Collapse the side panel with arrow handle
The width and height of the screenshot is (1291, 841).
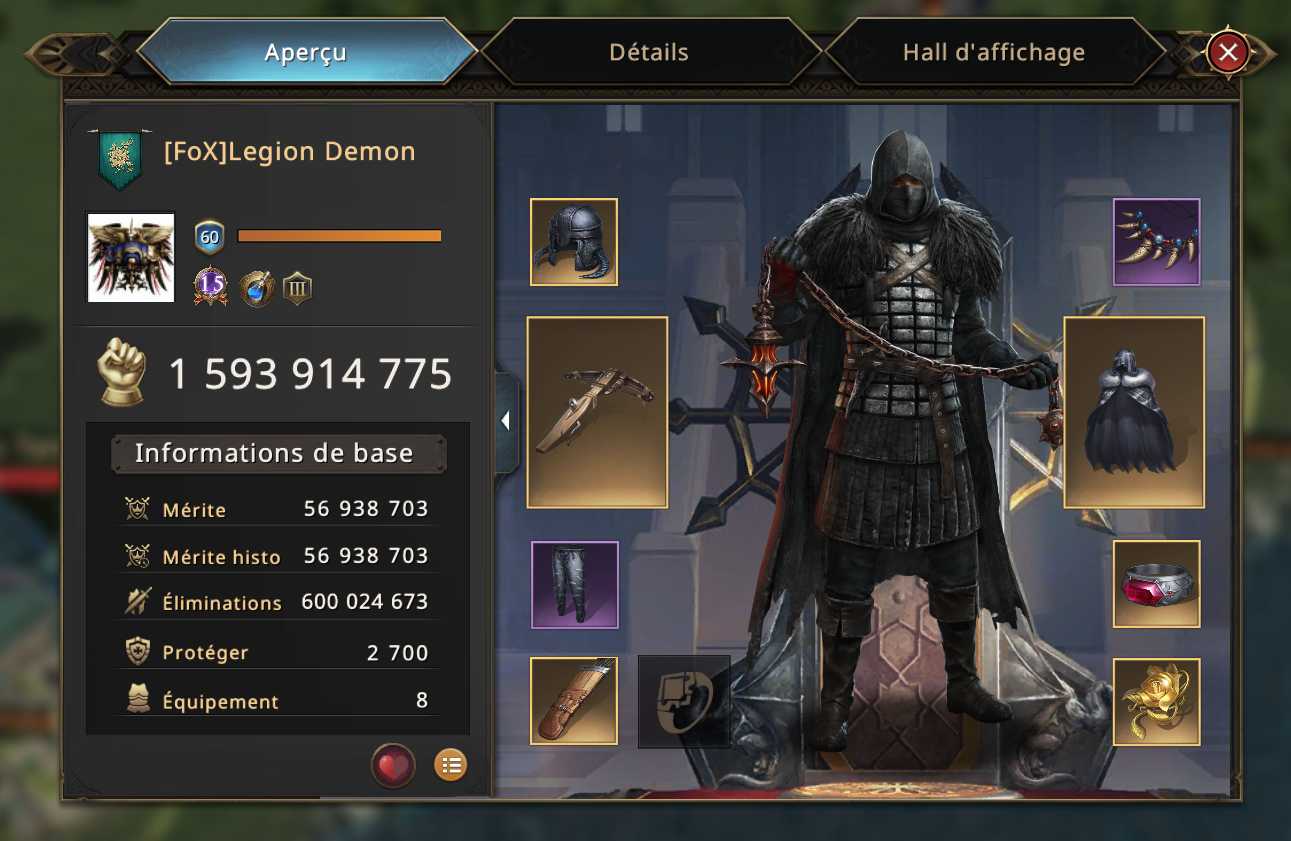click(506, 421)
